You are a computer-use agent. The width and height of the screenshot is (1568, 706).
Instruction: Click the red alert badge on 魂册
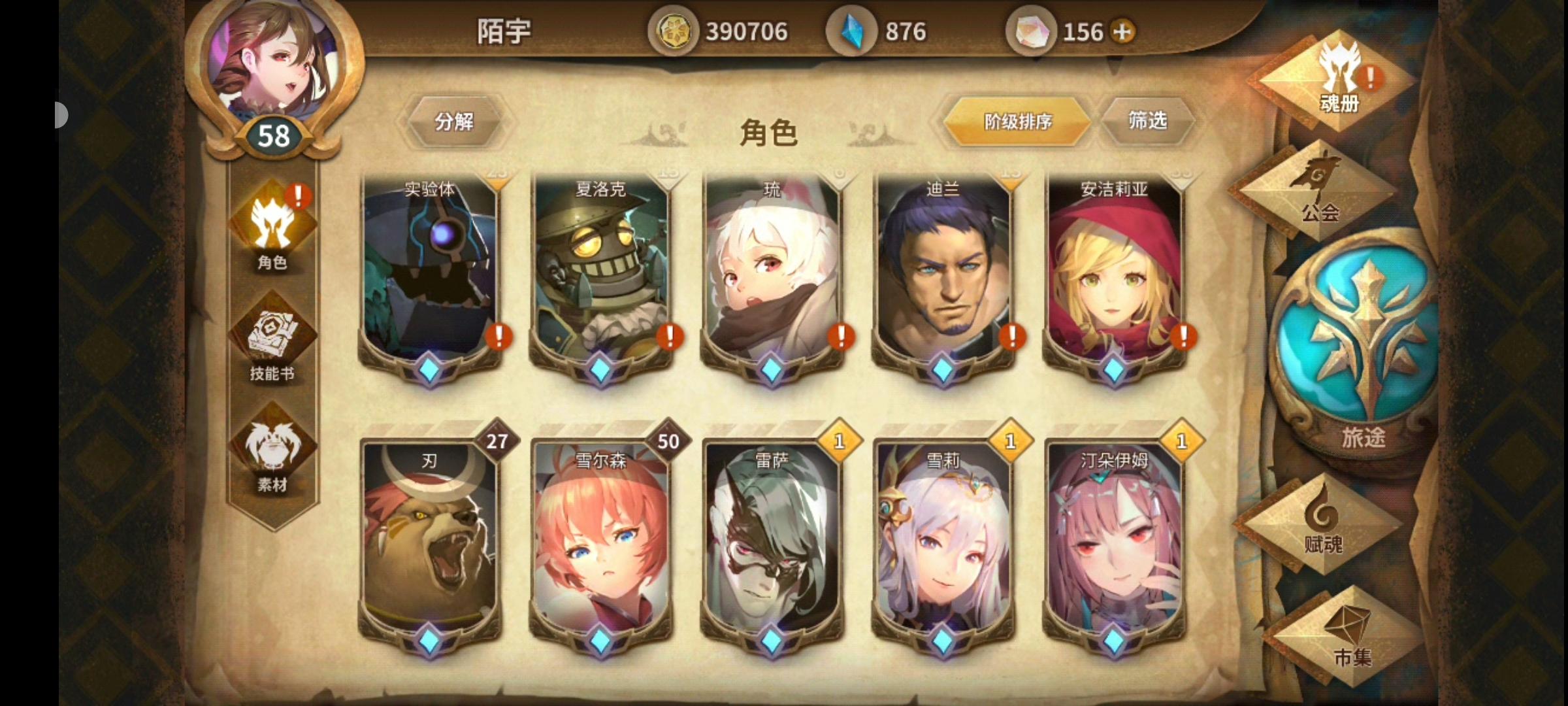point(1370,77)
